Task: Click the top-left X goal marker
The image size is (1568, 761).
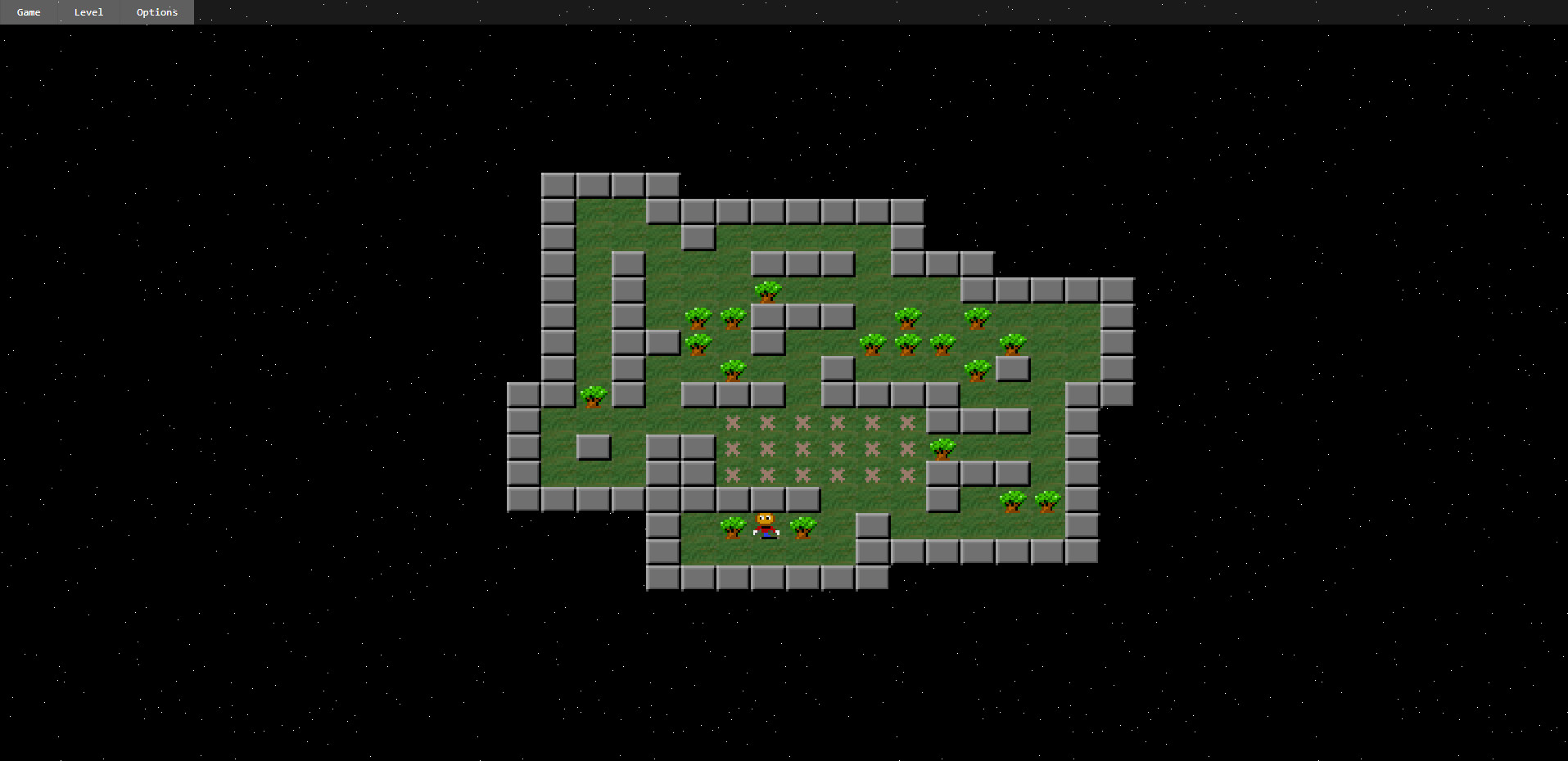Action: click(x=734, y=422)
